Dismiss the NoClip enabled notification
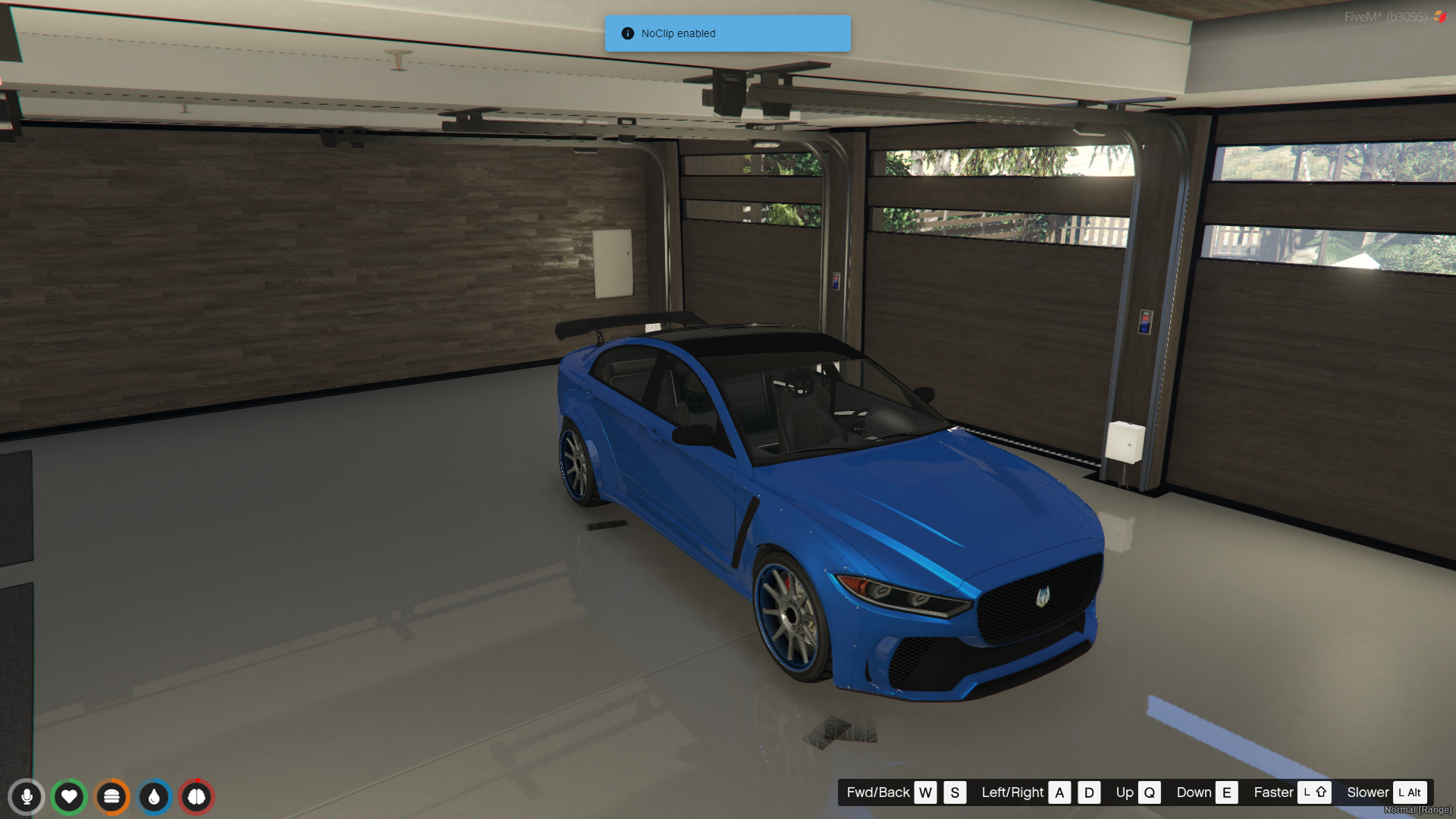Image resolution: width=1456 pixels, height=819 pixels. [727, 33]
